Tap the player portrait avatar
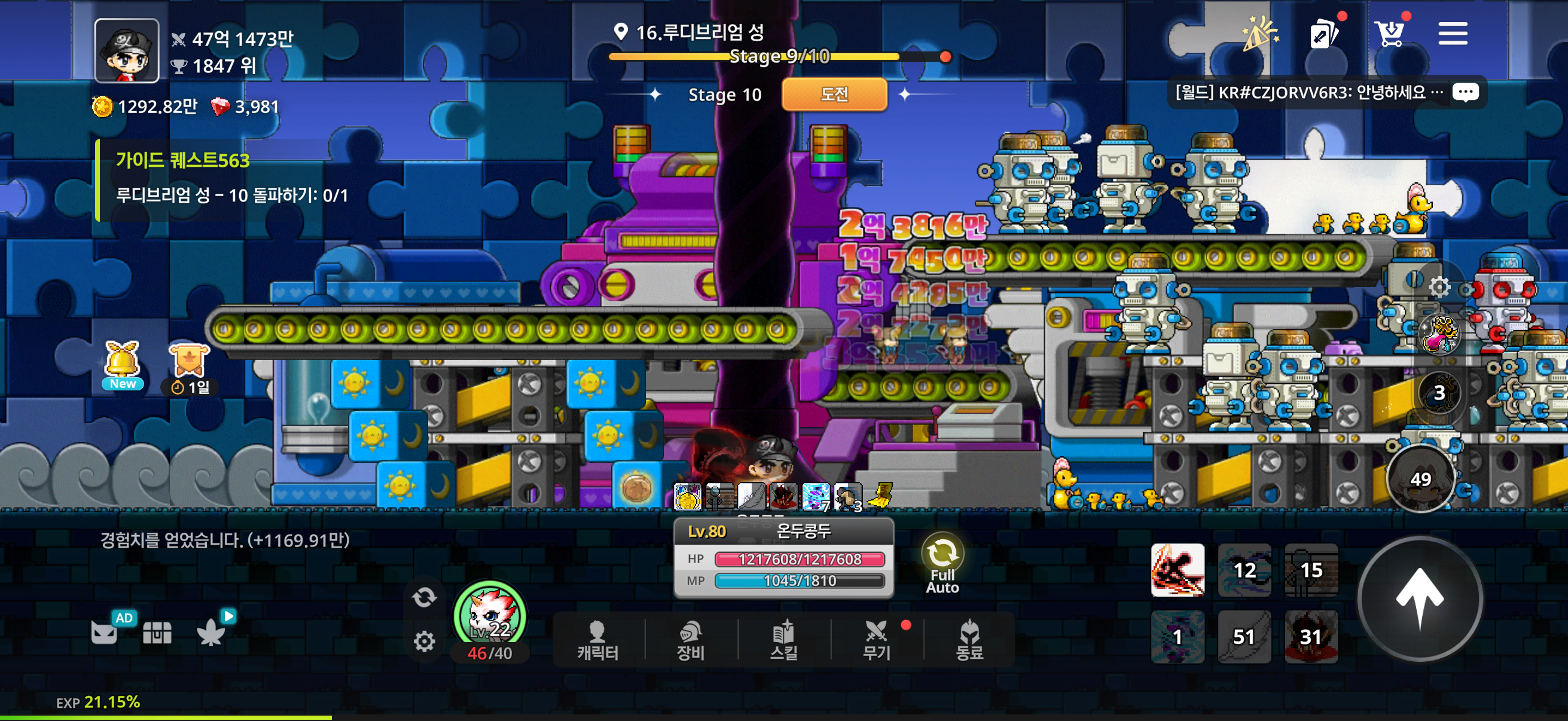1568x721 pixels. [x=127, y=50]
